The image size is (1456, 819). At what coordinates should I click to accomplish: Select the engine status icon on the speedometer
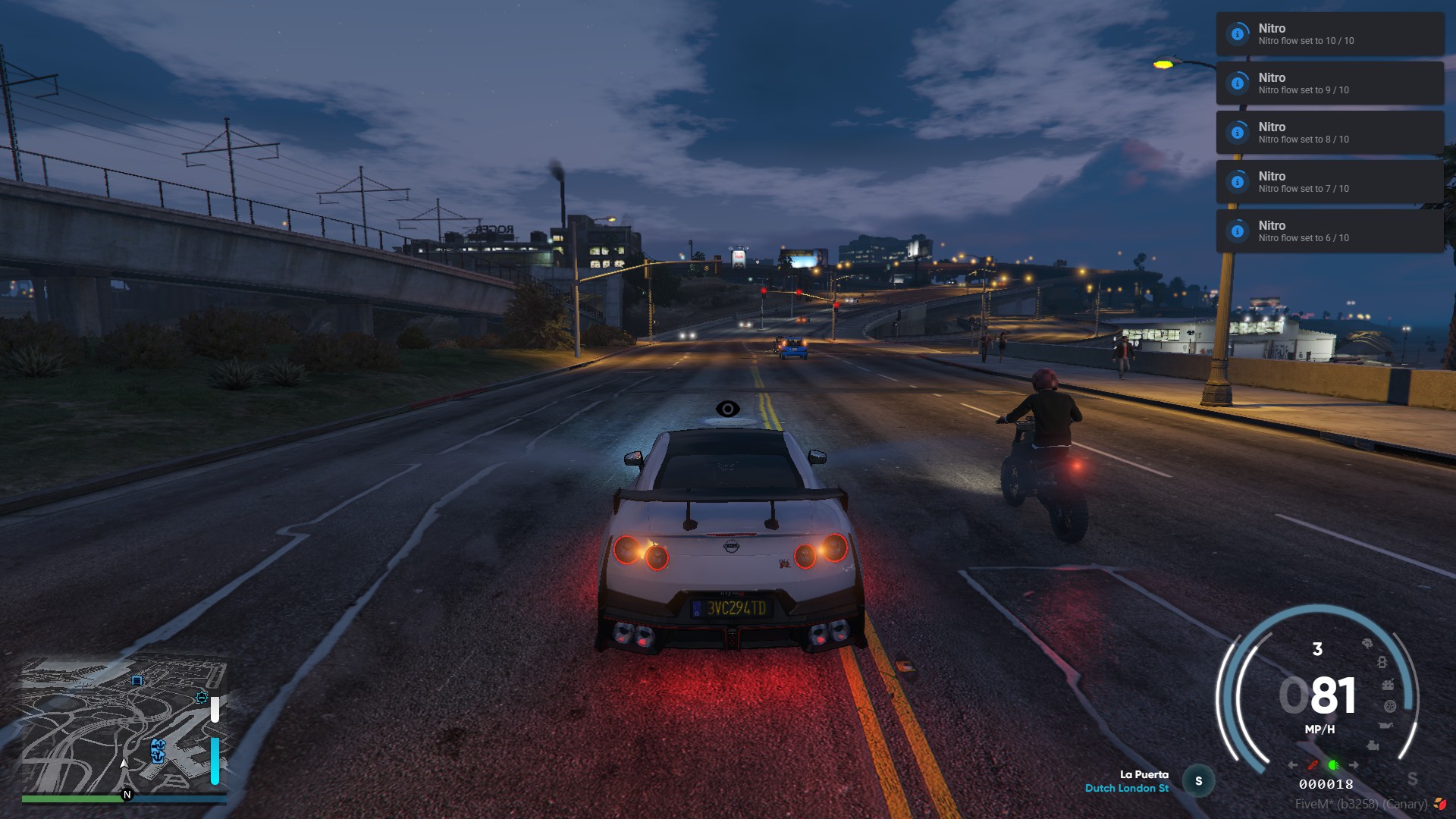[1373, 745]
